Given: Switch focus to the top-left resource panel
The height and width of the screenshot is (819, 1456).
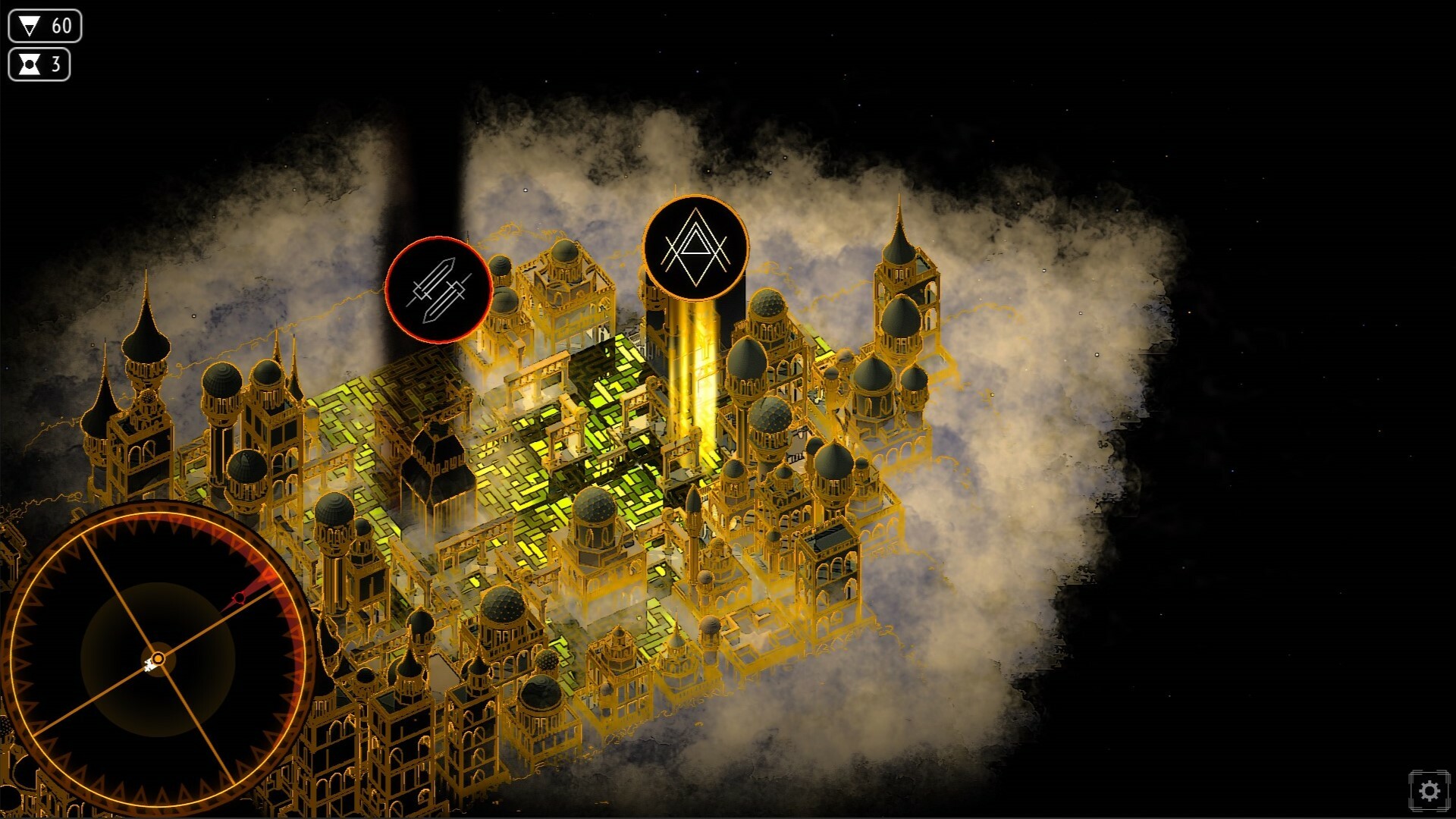Looking at the screenshot, I should tap(42, 45).
